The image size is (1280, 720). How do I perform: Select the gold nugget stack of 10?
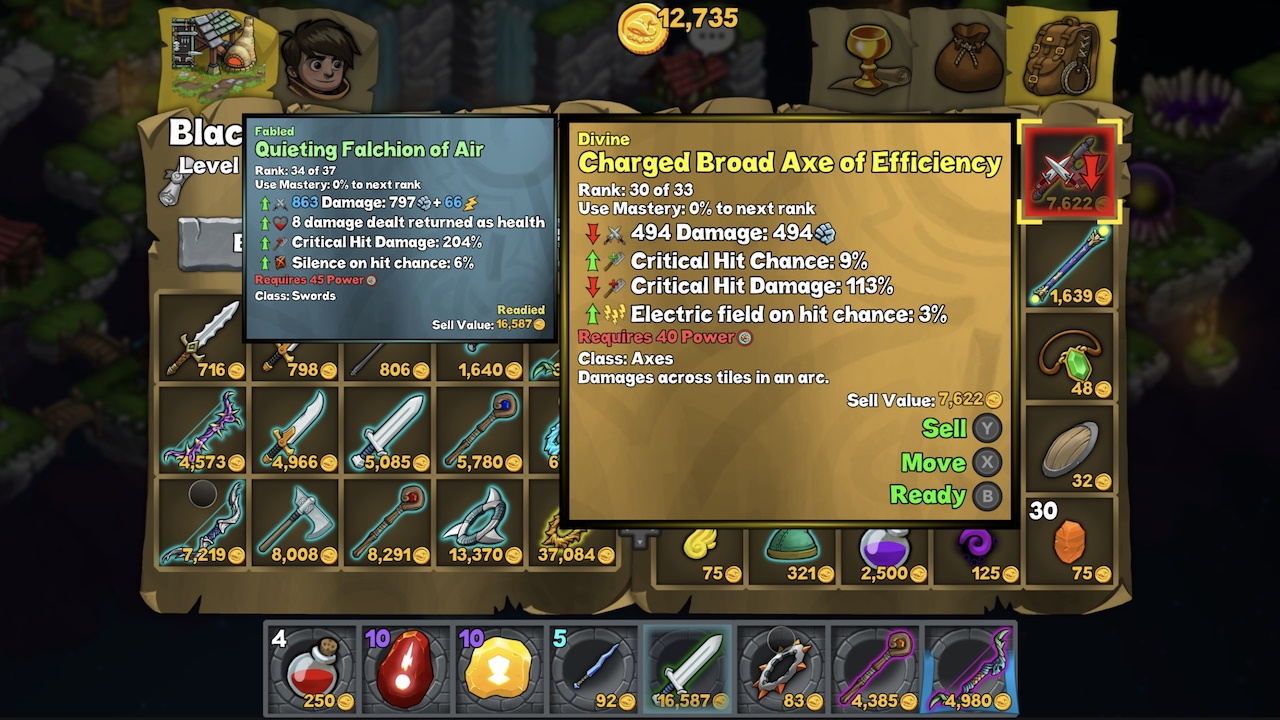(498, 668)
